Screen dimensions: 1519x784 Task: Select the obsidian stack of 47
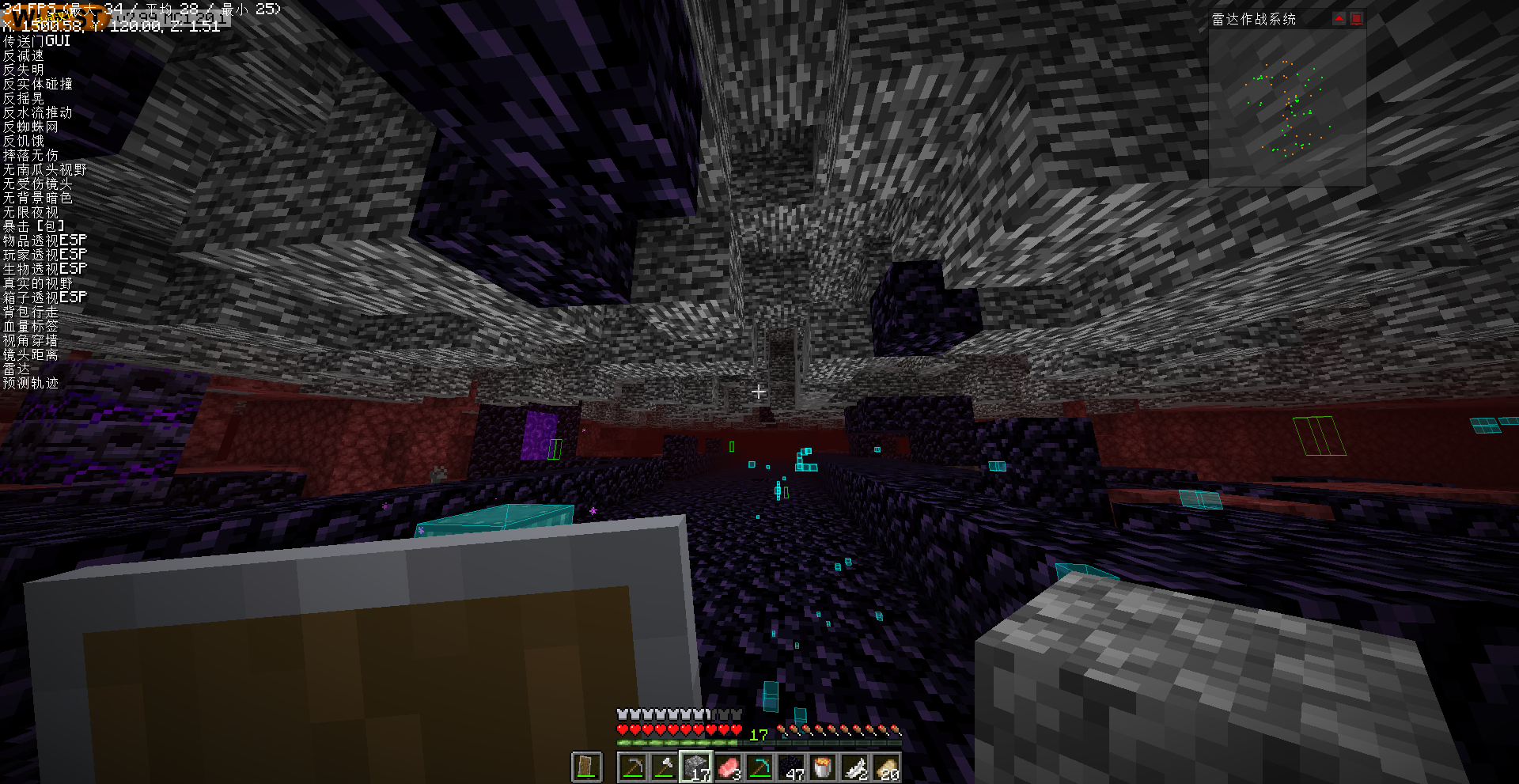pos(791,767)
